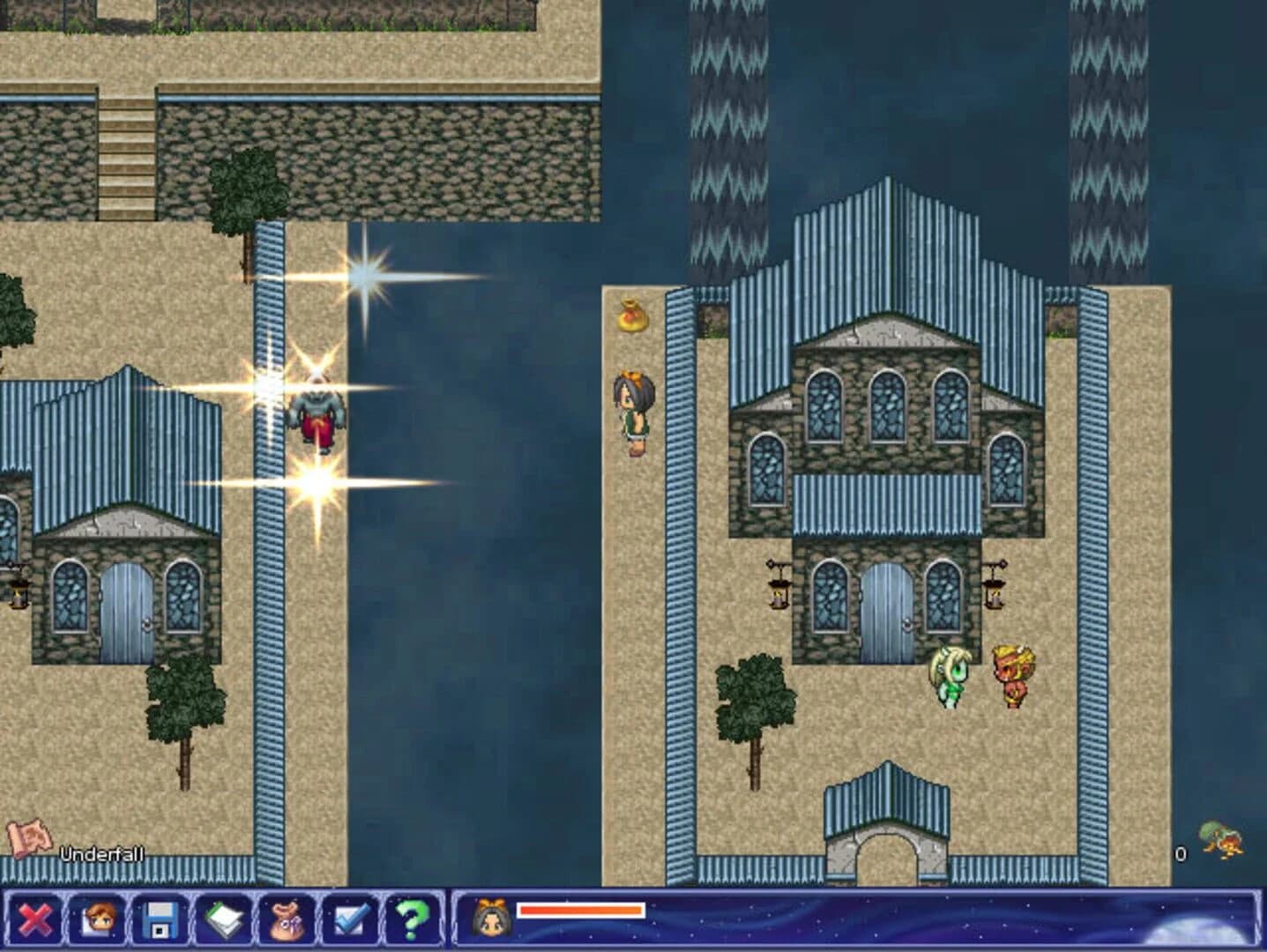
Task: Open help using the green question mark icon
Action: pyautogui.click(x=408, y=919)
